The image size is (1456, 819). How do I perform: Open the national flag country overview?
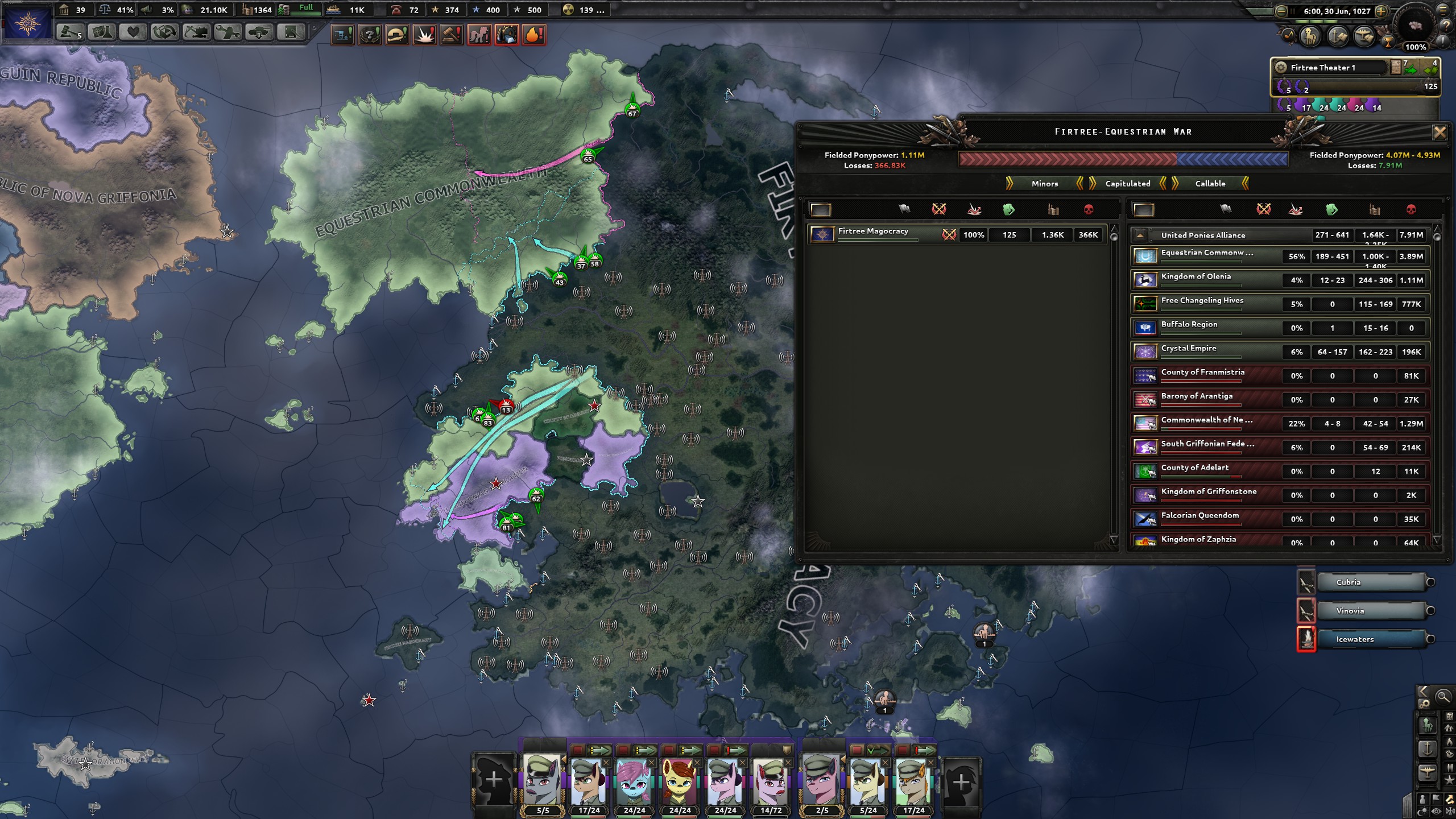click(x=27, y=23)
